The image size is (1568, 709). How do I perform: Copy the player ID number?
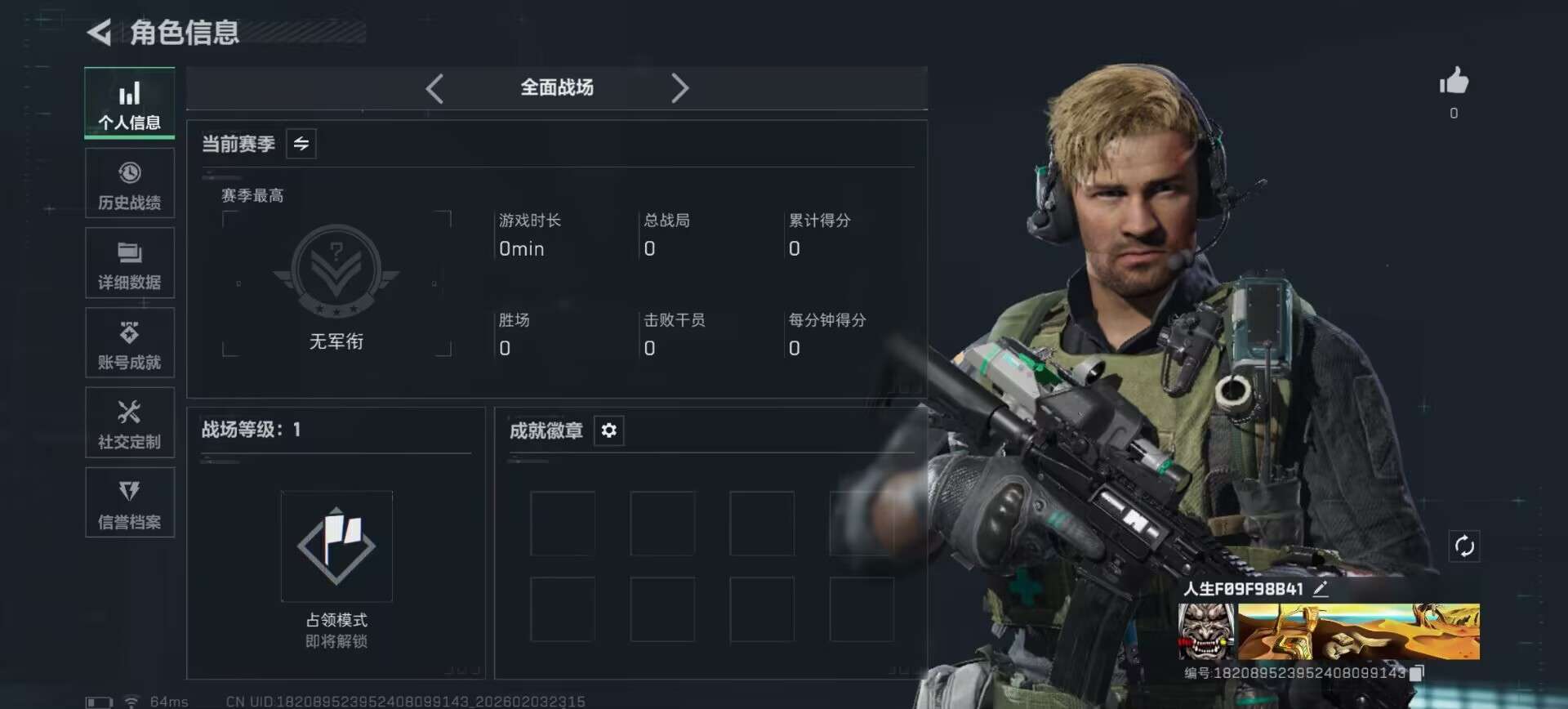[1417, 673]
